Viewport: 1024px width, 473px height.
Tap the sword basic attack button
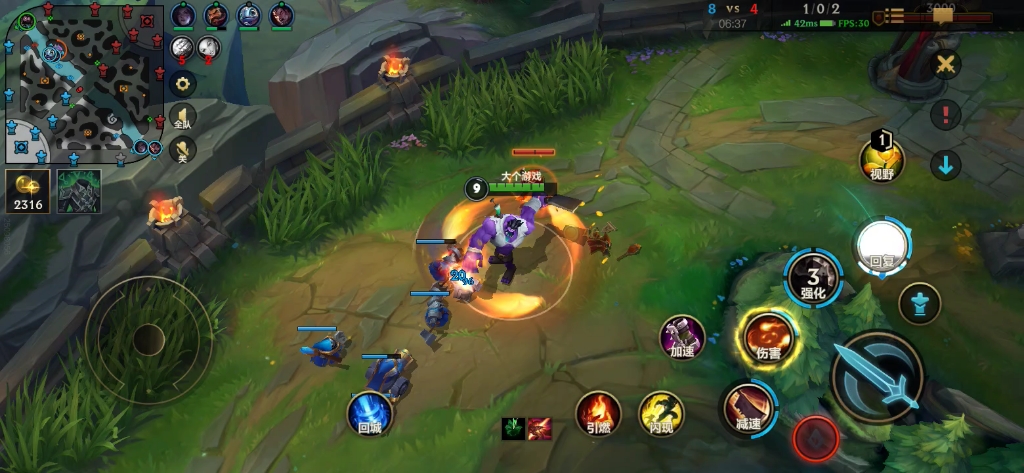(x=875, y=376)
